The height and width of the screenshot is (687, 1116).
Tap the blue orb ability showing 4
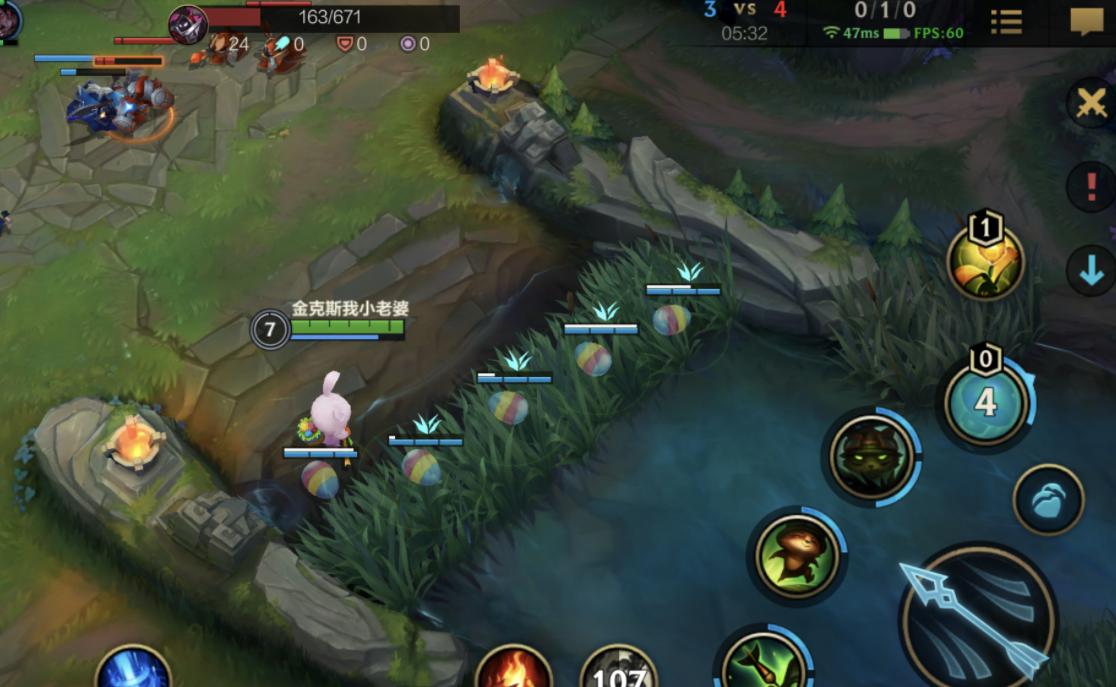[x=986, y=402]
